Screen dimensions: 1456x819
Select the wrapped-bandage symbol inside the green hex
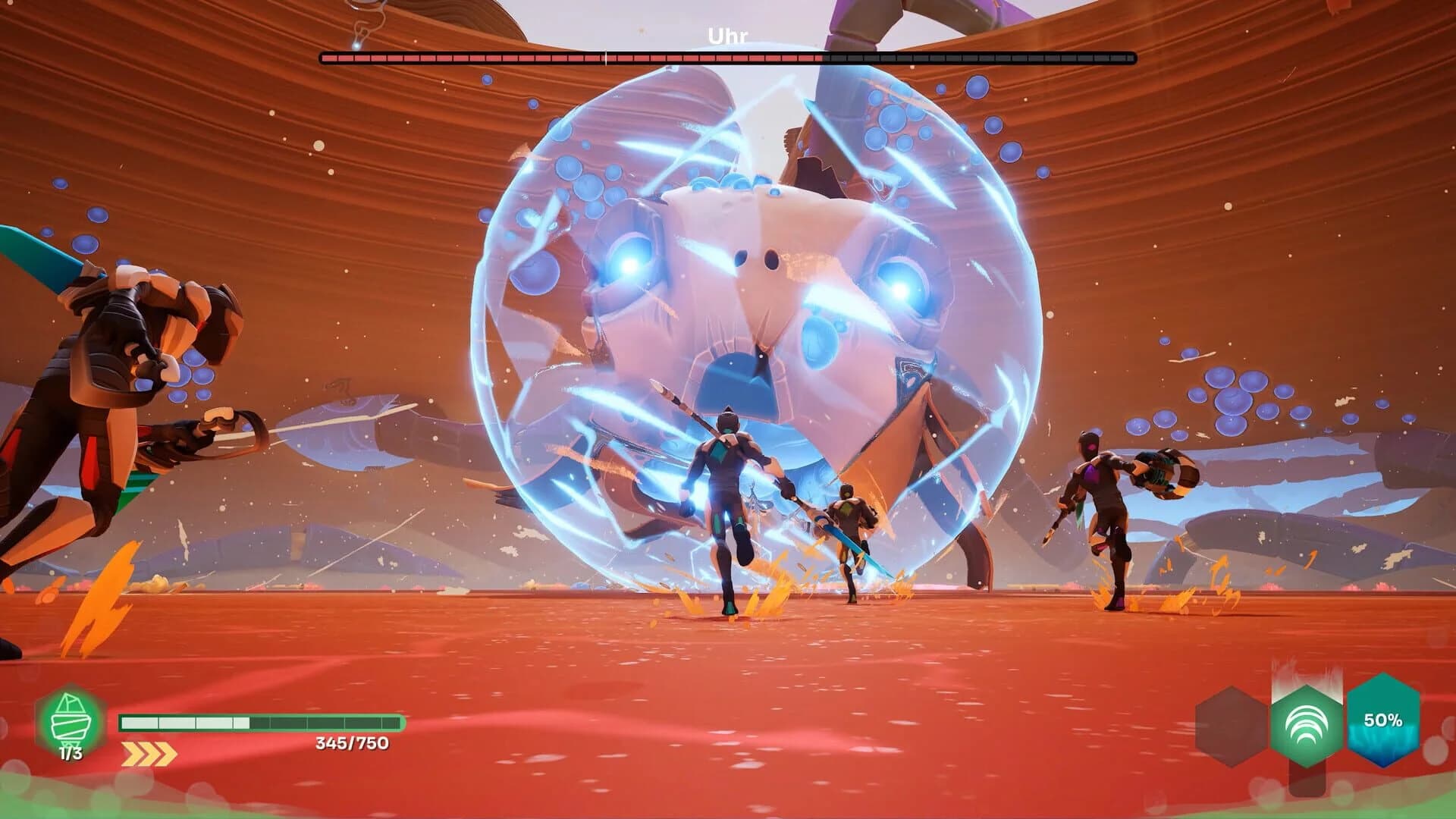coord(68,717)
